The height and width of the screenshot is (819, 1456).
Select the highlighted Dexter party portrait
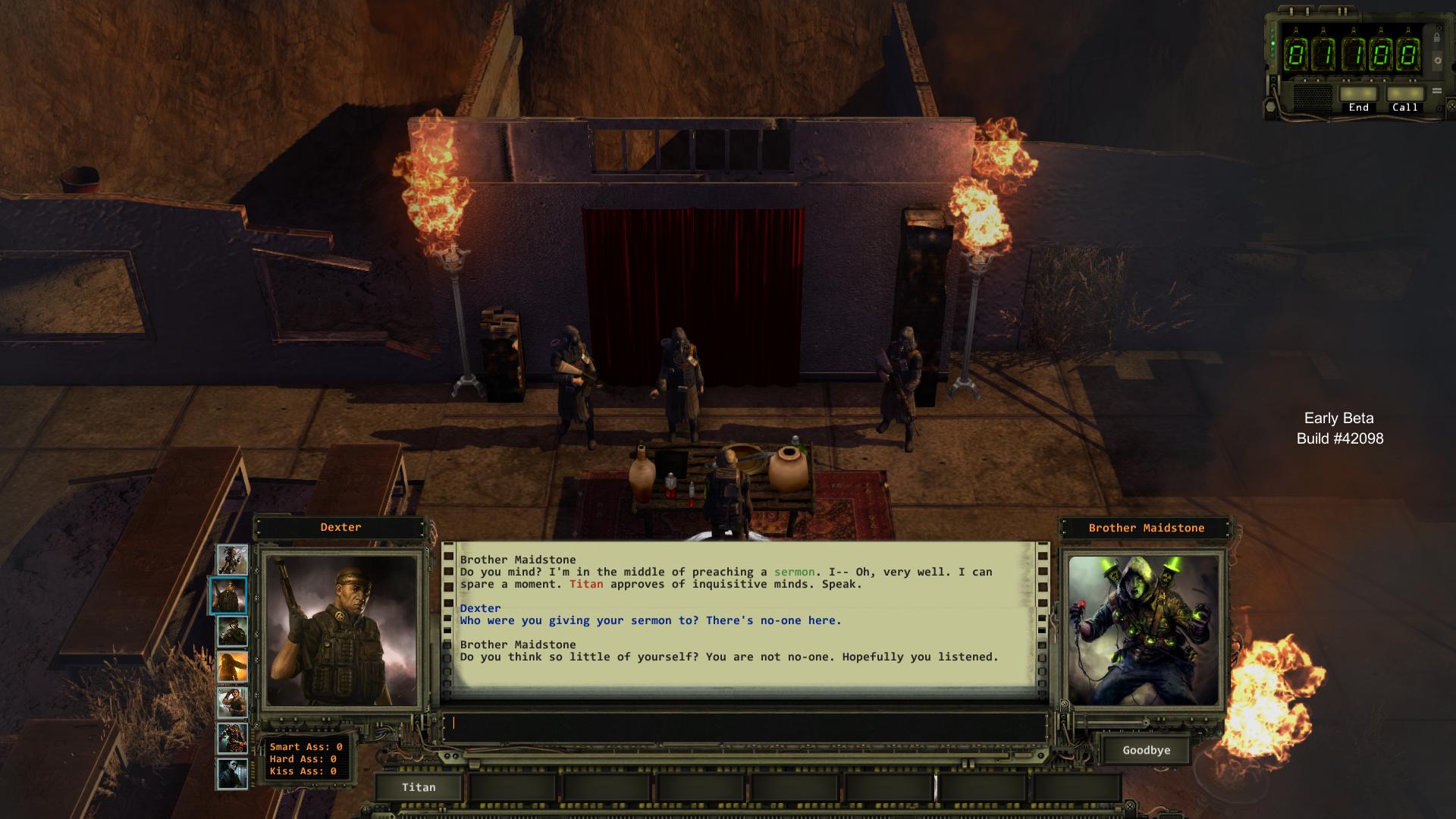pyautogui.click(x=228, y=595)
